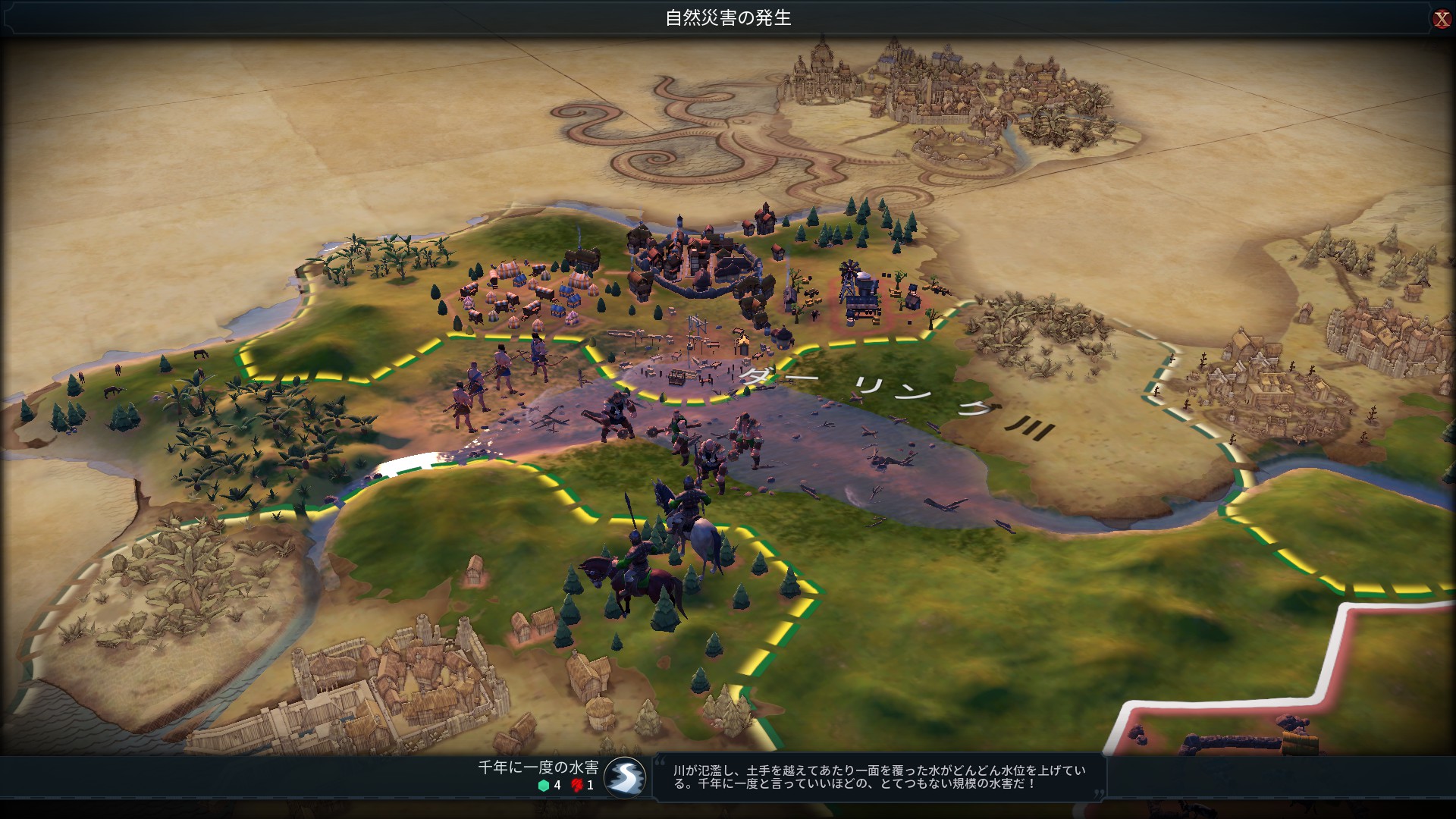1456x819 pixels.
Task: Click the flood disaster river icon
Action: (x=625, y=777)
